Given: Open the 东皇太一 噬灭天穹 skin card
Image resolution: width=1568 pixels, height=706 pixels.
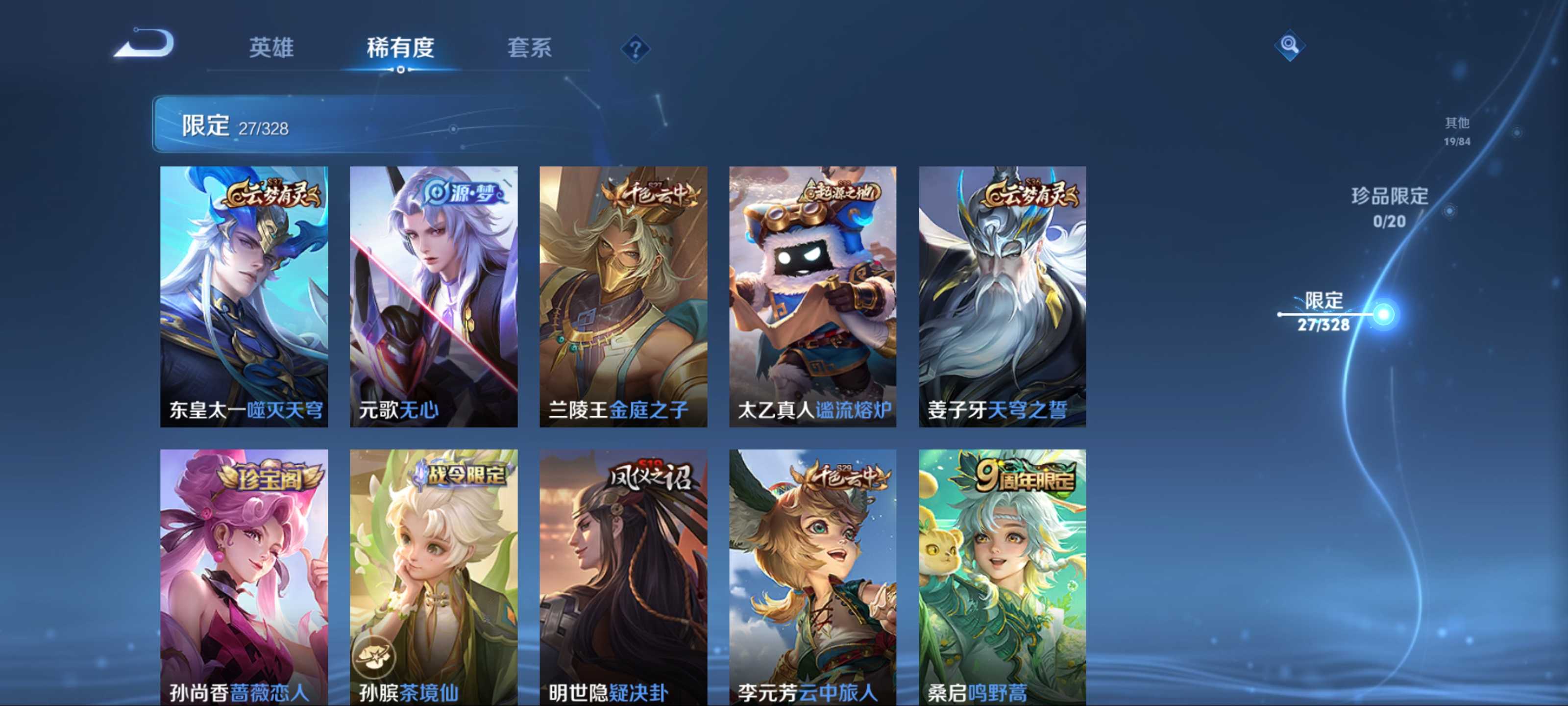Looking at the screenshot, I should [x=244, y=296].
